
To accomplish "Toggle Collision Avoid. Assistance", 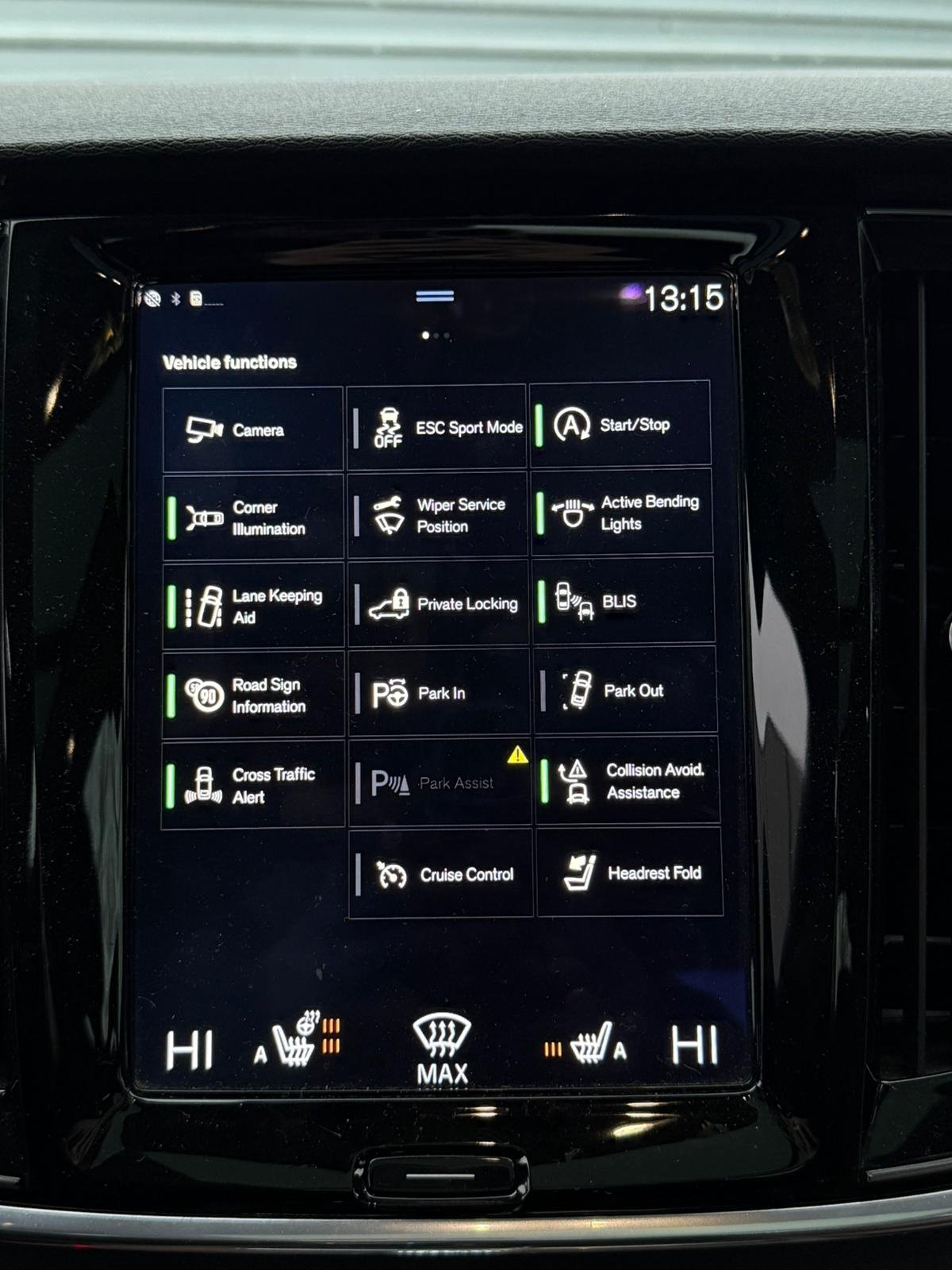I will click(628, 781).
